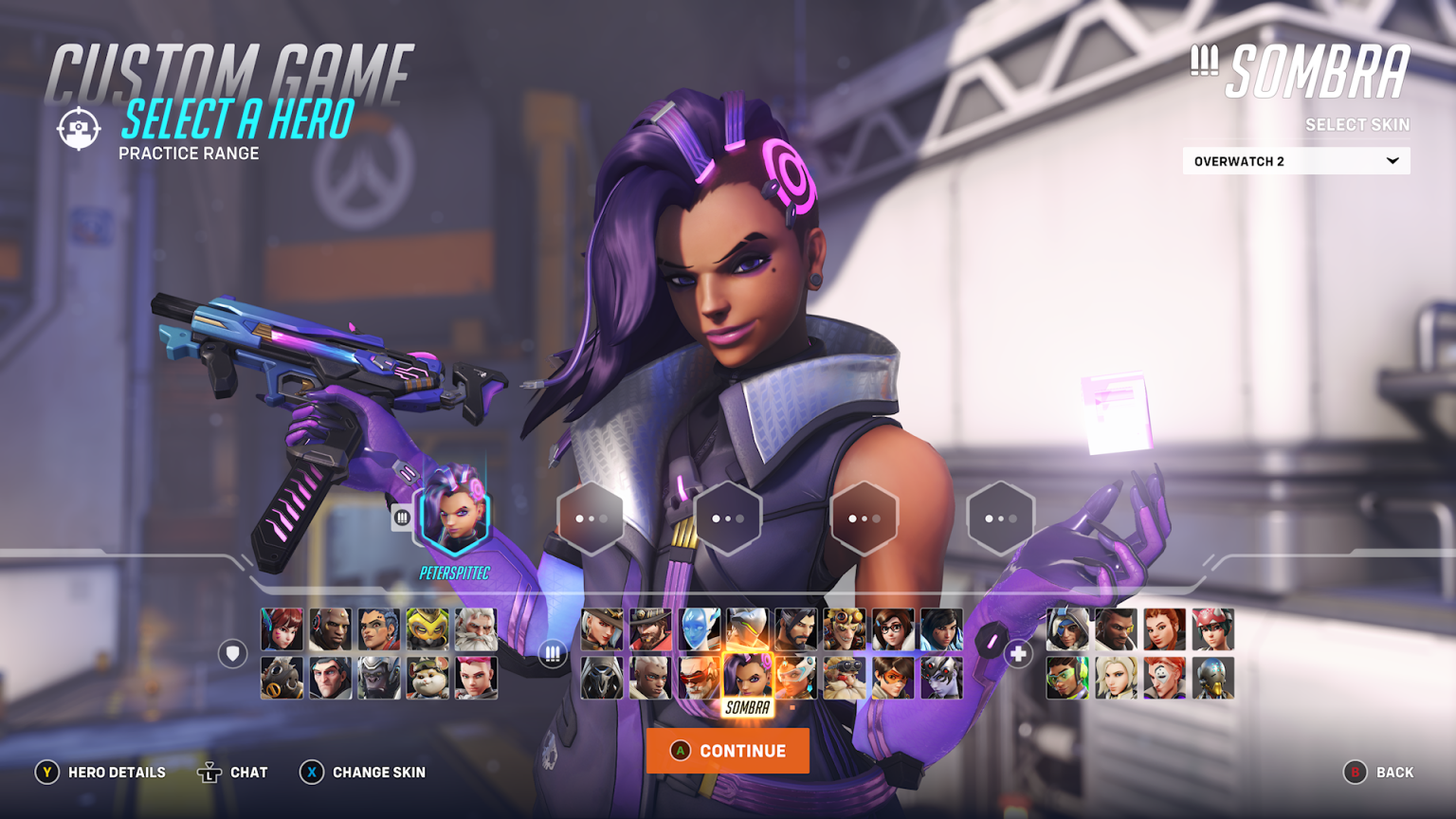The width and height of the screenshot is (1456, 819).
Task: Click the support role plus icon
Action: click(1017, 651)
